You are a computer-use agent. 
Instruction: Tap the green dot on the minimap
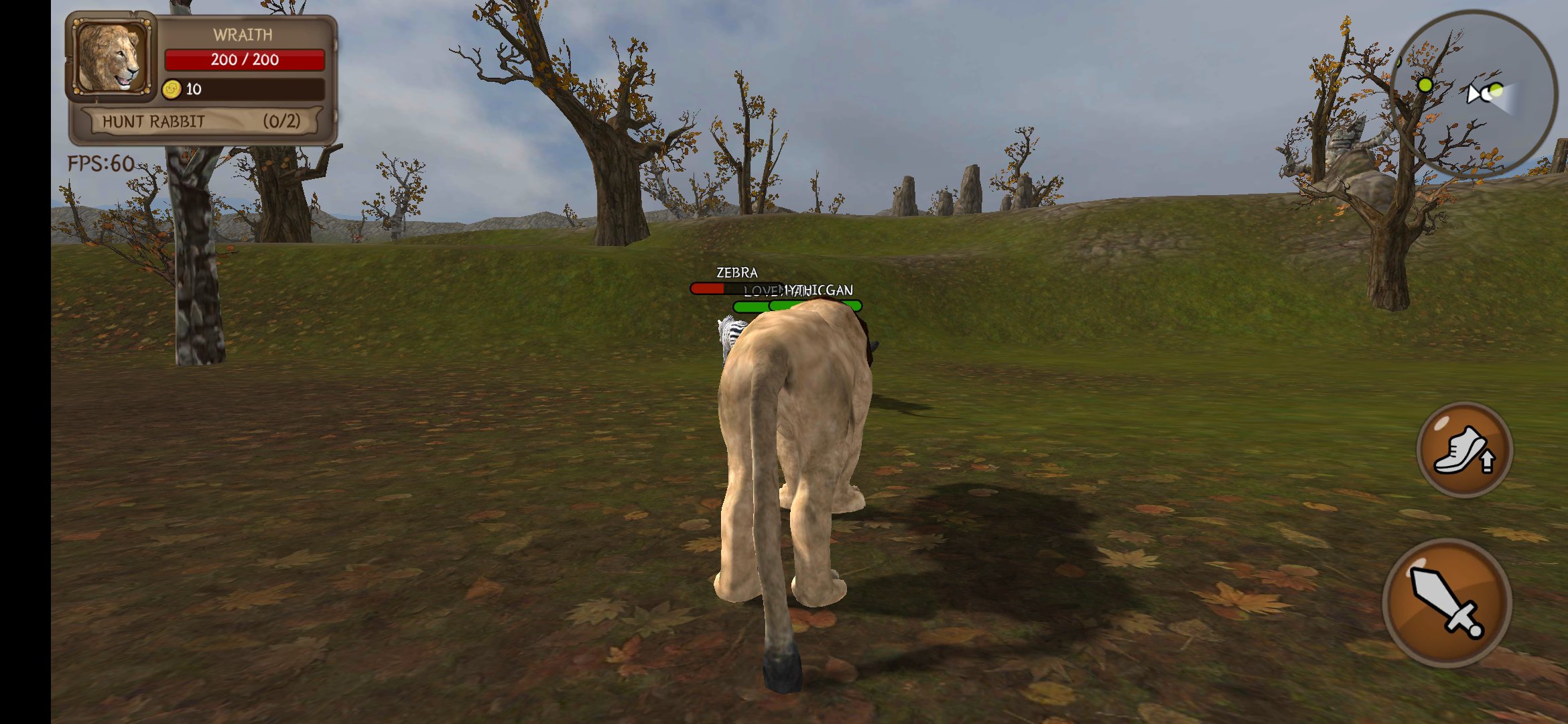(1425, 84)
